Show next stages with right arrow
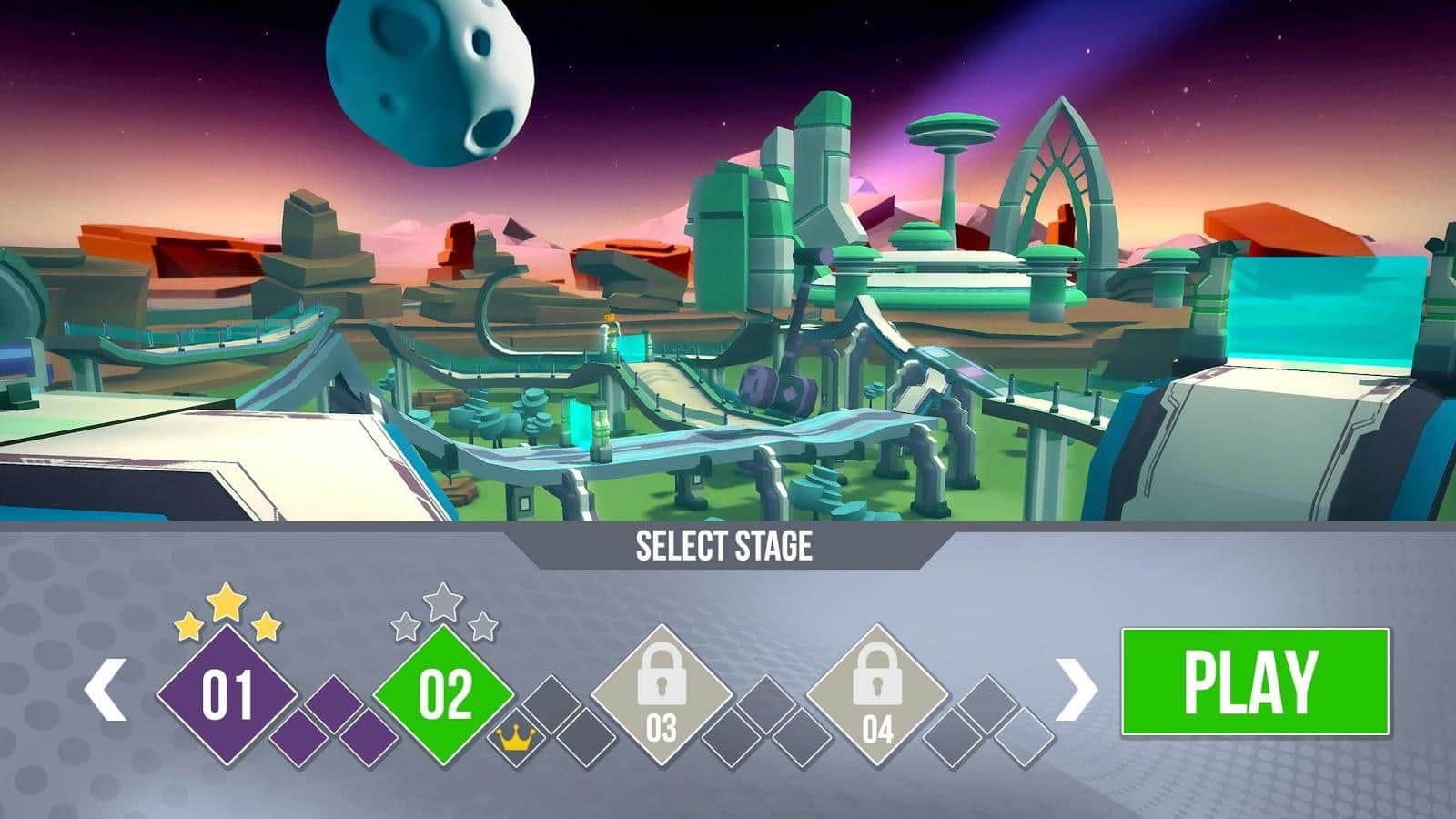Viewport: 1456px width, 819px height. point(1076,691)
